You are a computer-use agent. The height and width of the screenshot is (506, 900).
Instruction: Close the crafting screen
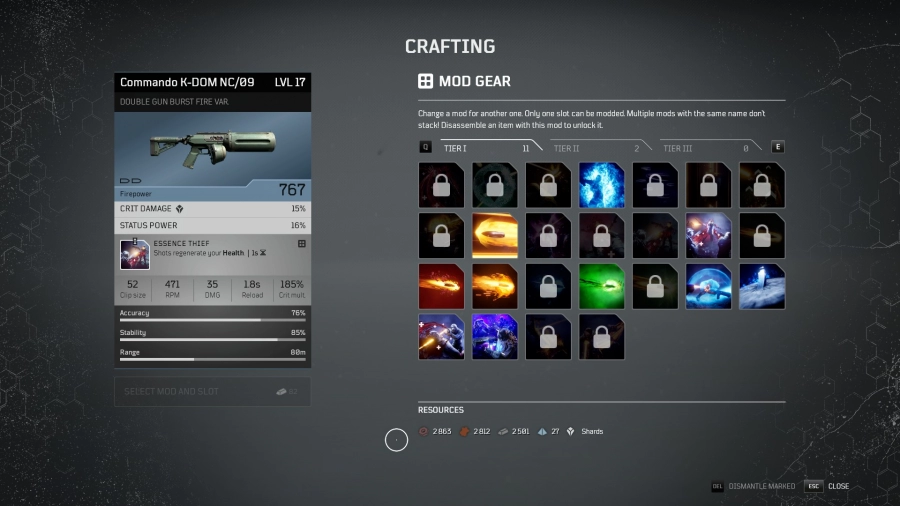830,486
